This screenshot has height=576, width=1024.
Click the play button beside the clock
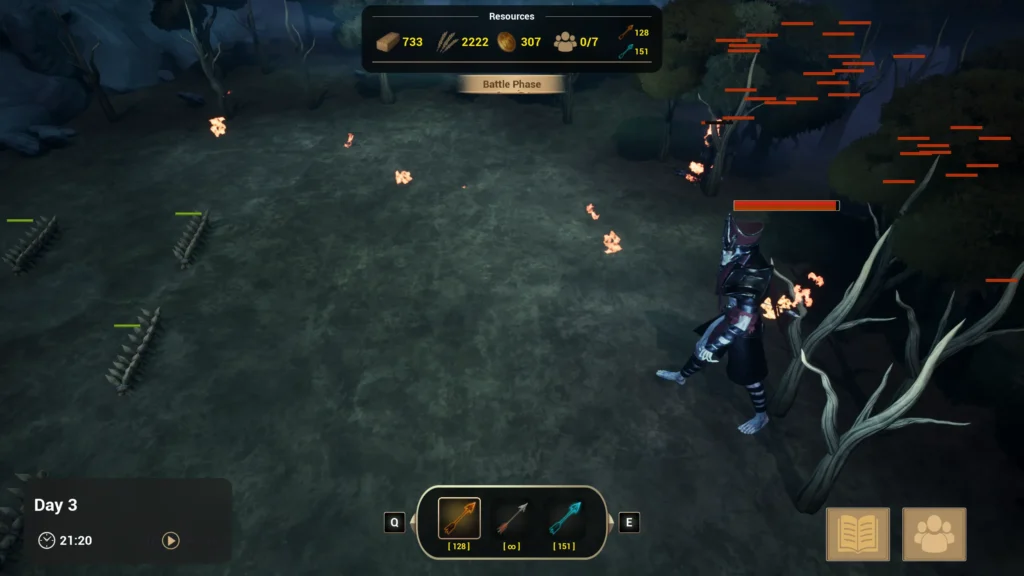(171, 540)
